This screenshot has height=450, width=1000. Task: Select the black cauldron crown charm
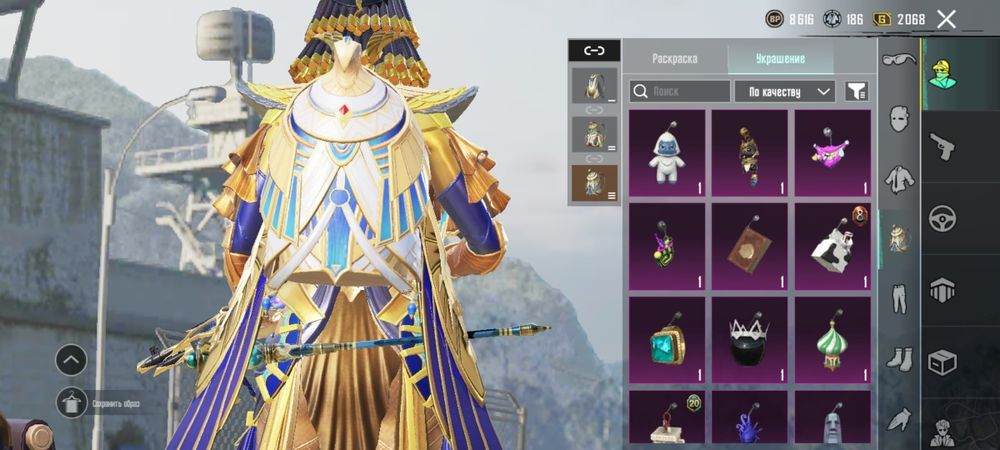(x=750, y=339)
